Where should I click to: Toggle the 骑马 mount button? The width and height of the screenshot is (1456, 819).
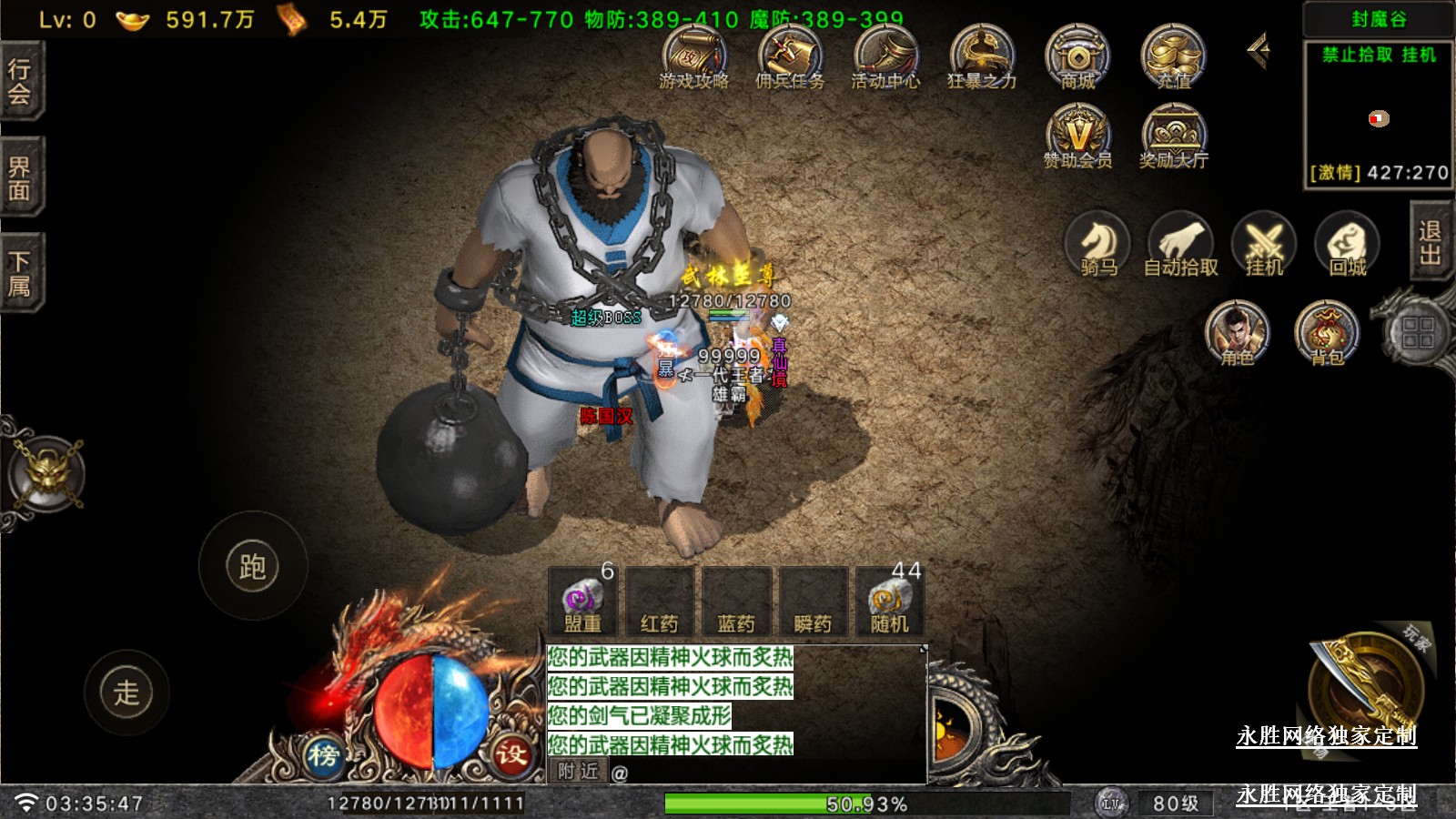click(x=1098, y=244)
